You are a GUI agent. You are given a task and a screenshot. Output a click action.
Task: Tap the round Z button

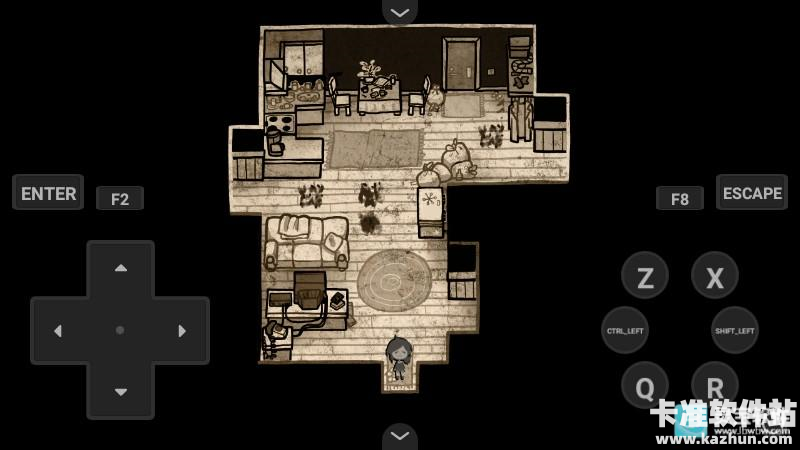click(x=645, y=277)
